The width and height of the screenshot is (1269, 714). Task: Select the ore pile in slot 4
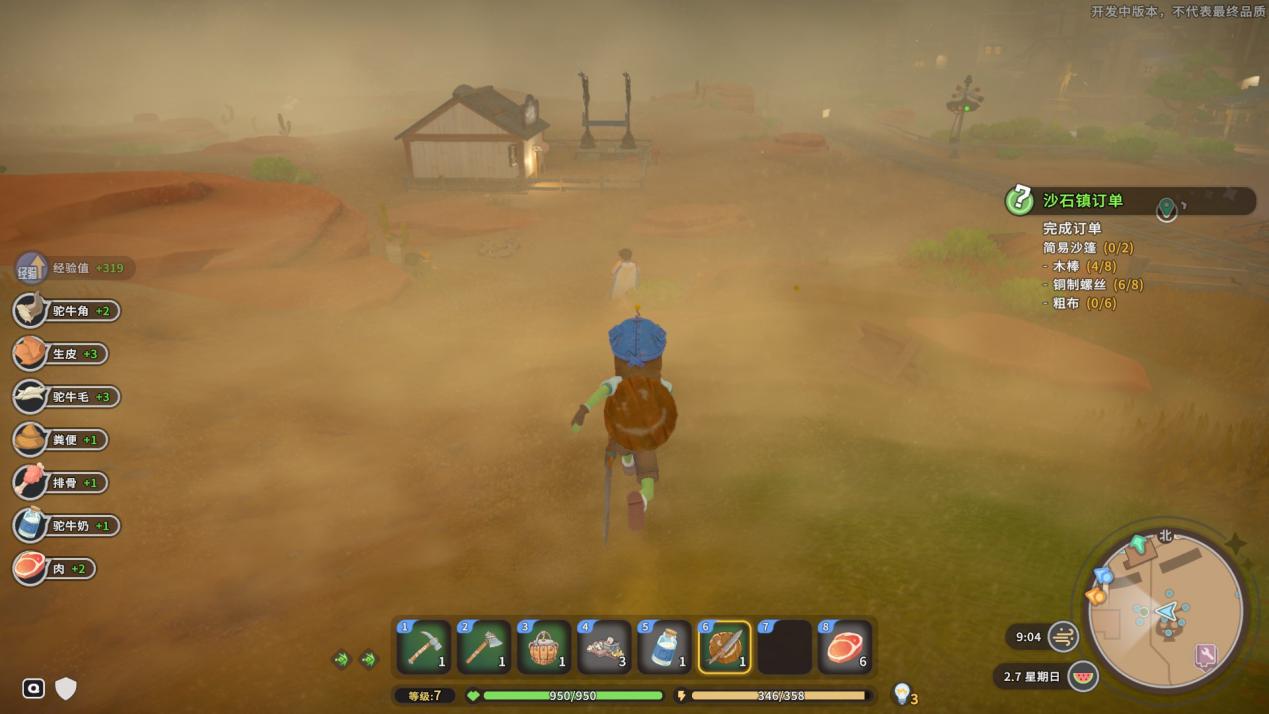[604, 647]
